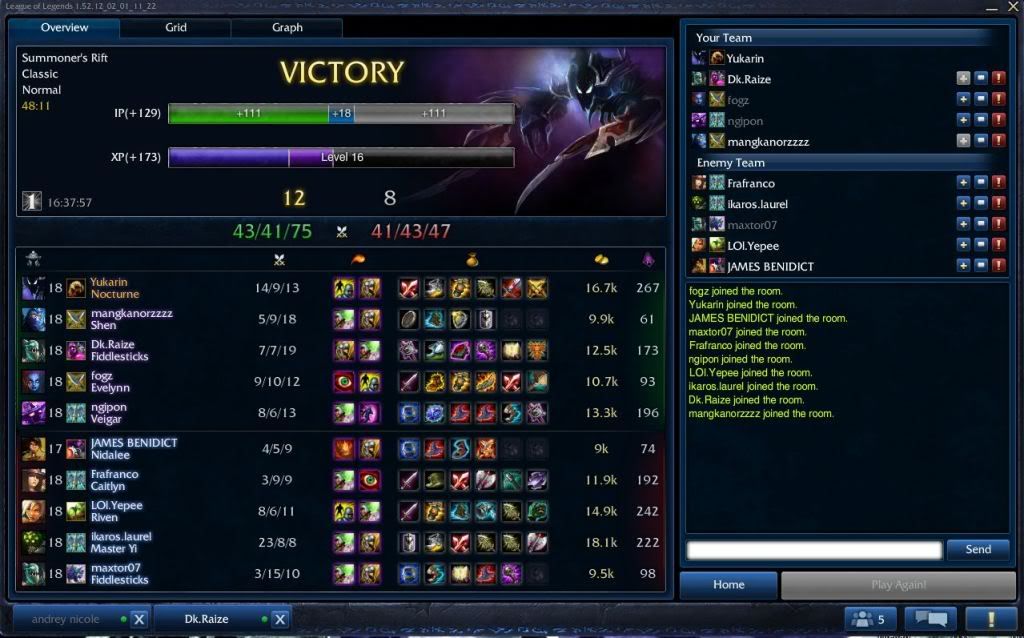Open the chat bubbles panel
The height and width of the screenshot is (638, 1024).
point(930,619)
